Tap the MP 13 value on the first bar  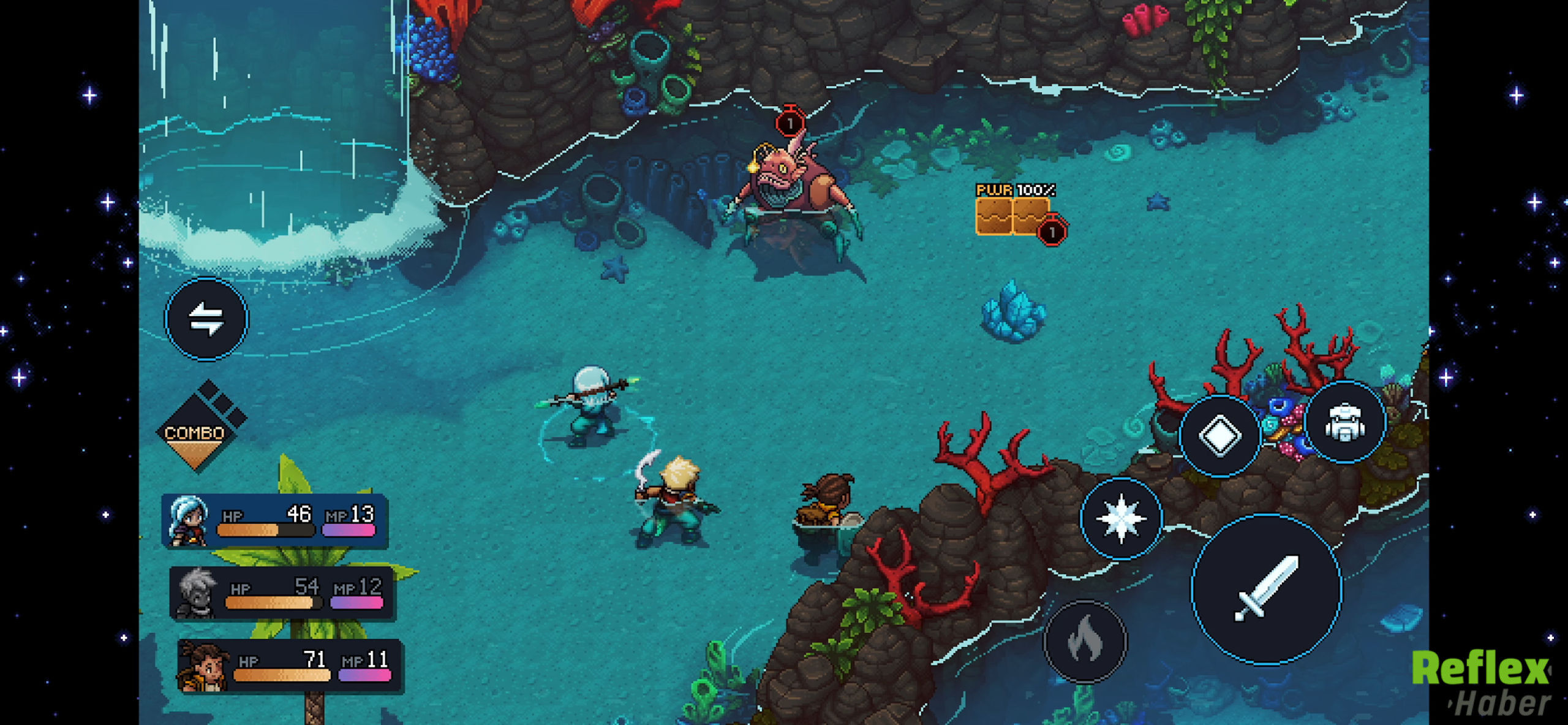(364, 515)
